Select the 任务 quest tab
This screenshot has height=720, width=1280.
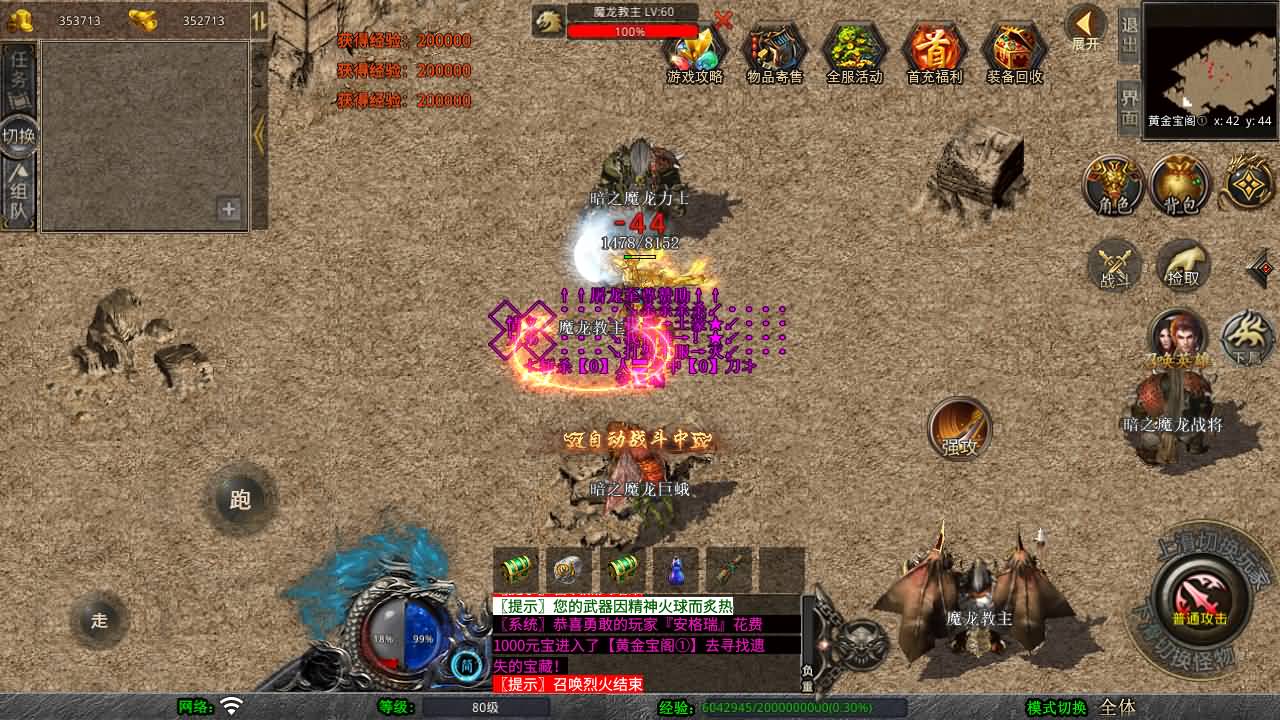pos(19,78)
